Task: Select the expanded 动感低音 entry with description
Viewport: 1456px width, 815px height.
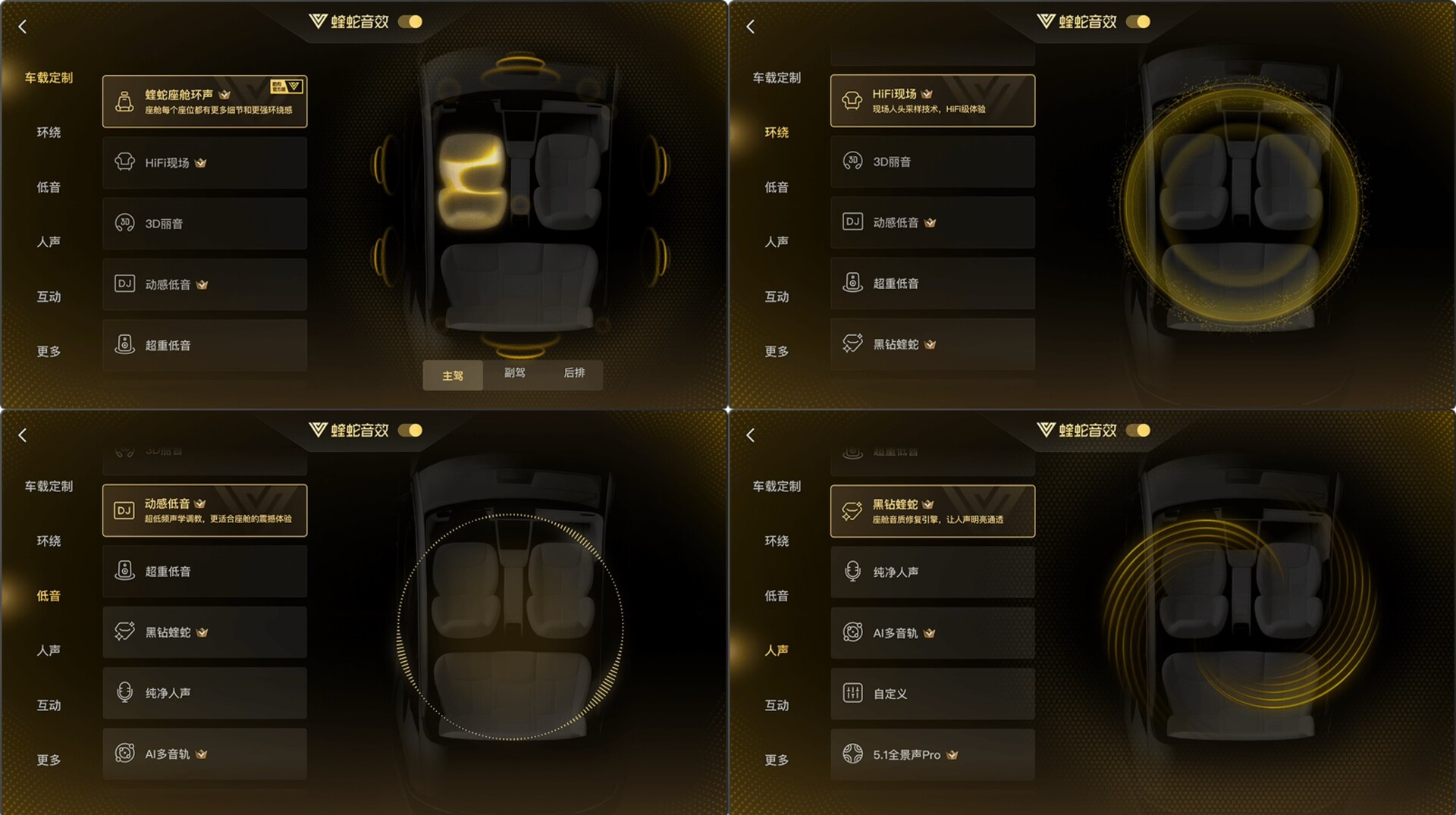Action: tap(204, 510)
